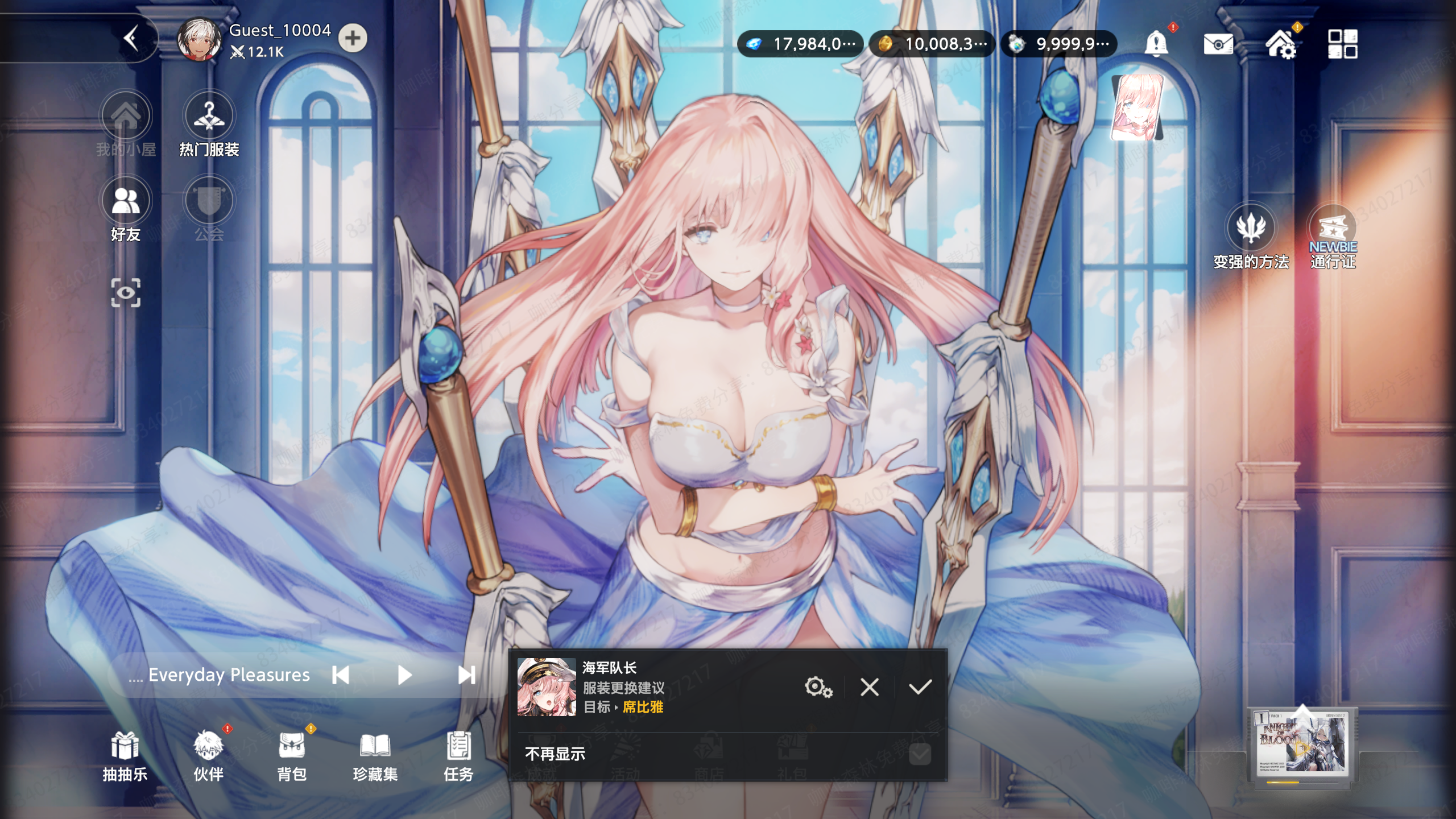This screenshot has width=1456, height=819.
Task: Skip to the next music track
Action: [x=466, y=675]
